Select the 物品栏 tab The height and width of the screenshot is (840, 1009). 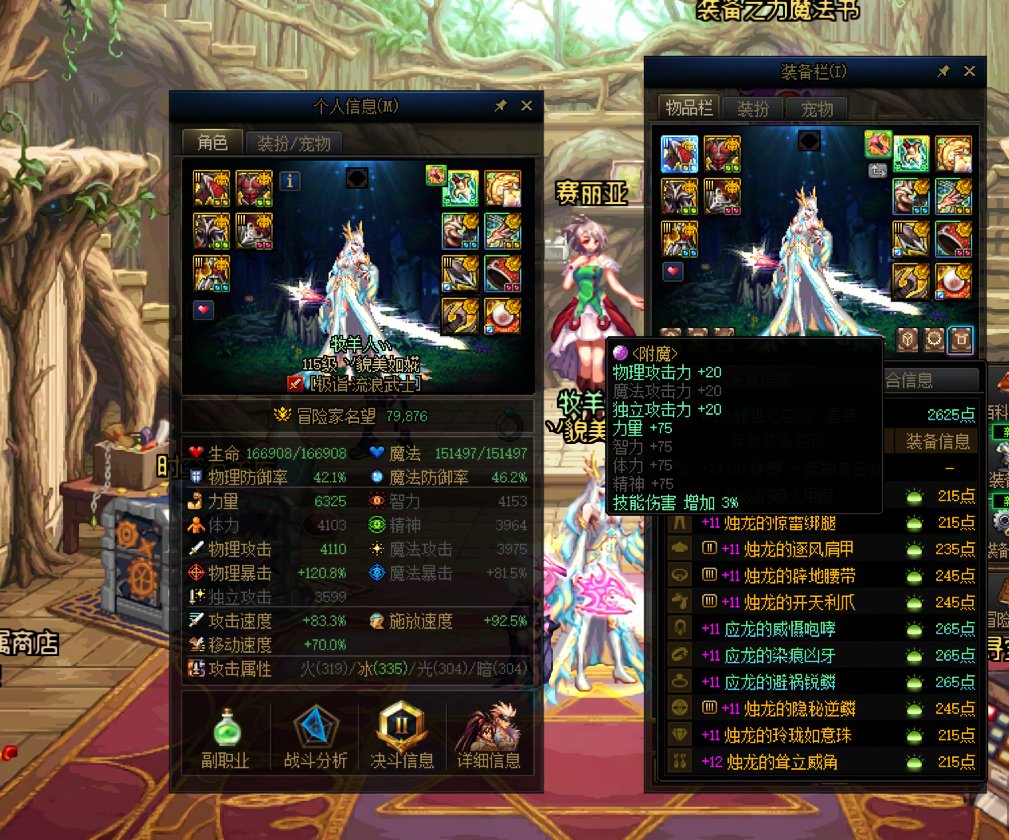[x=689, y=109]
